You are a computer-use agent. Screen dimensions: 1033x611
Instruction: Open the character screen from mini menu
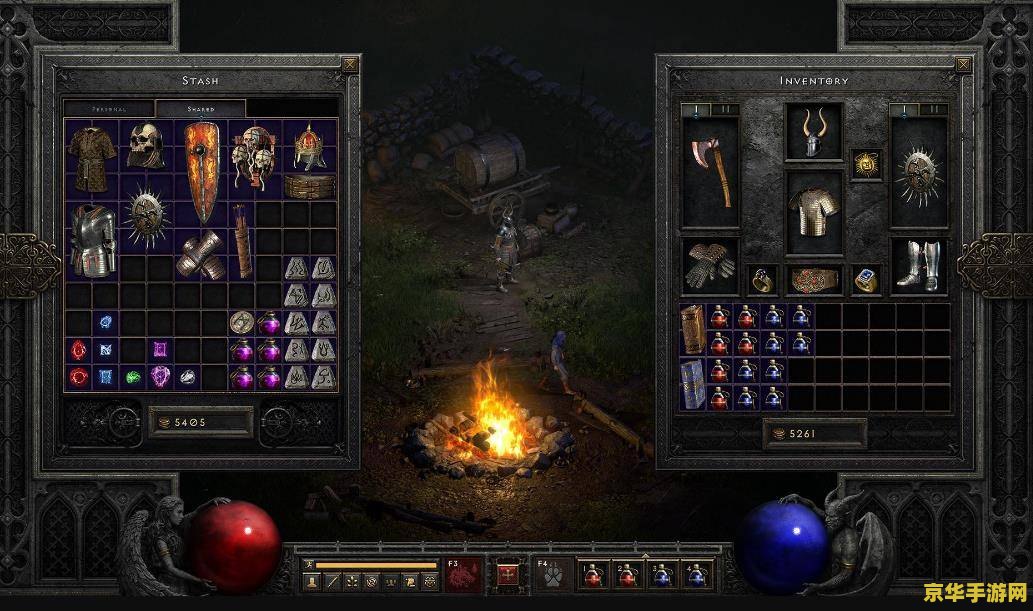(311, 581)
